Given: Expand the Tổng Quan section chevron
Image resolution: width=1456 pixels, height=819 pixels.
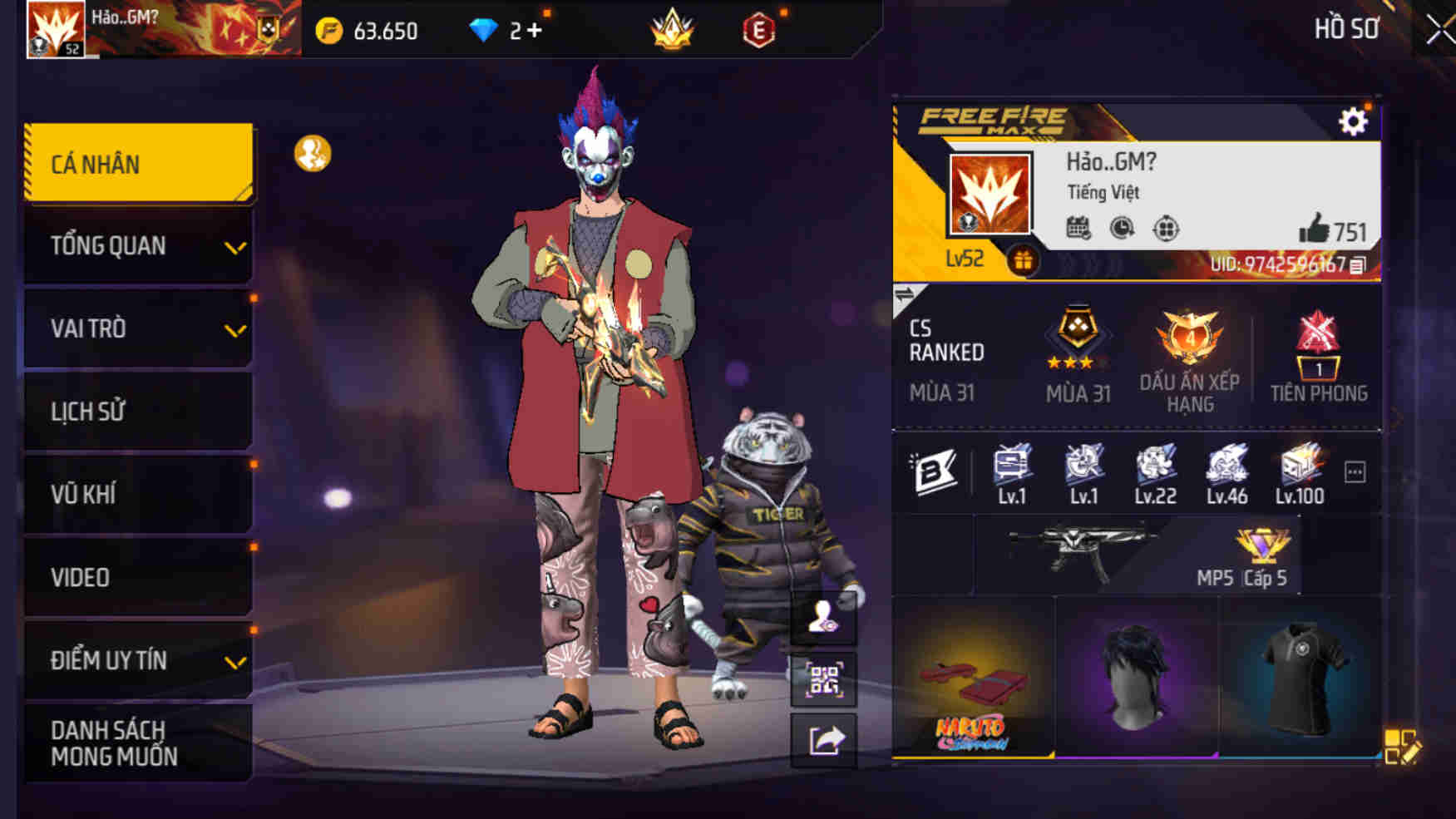Looking at the screenshot, I should coord(235,249).
